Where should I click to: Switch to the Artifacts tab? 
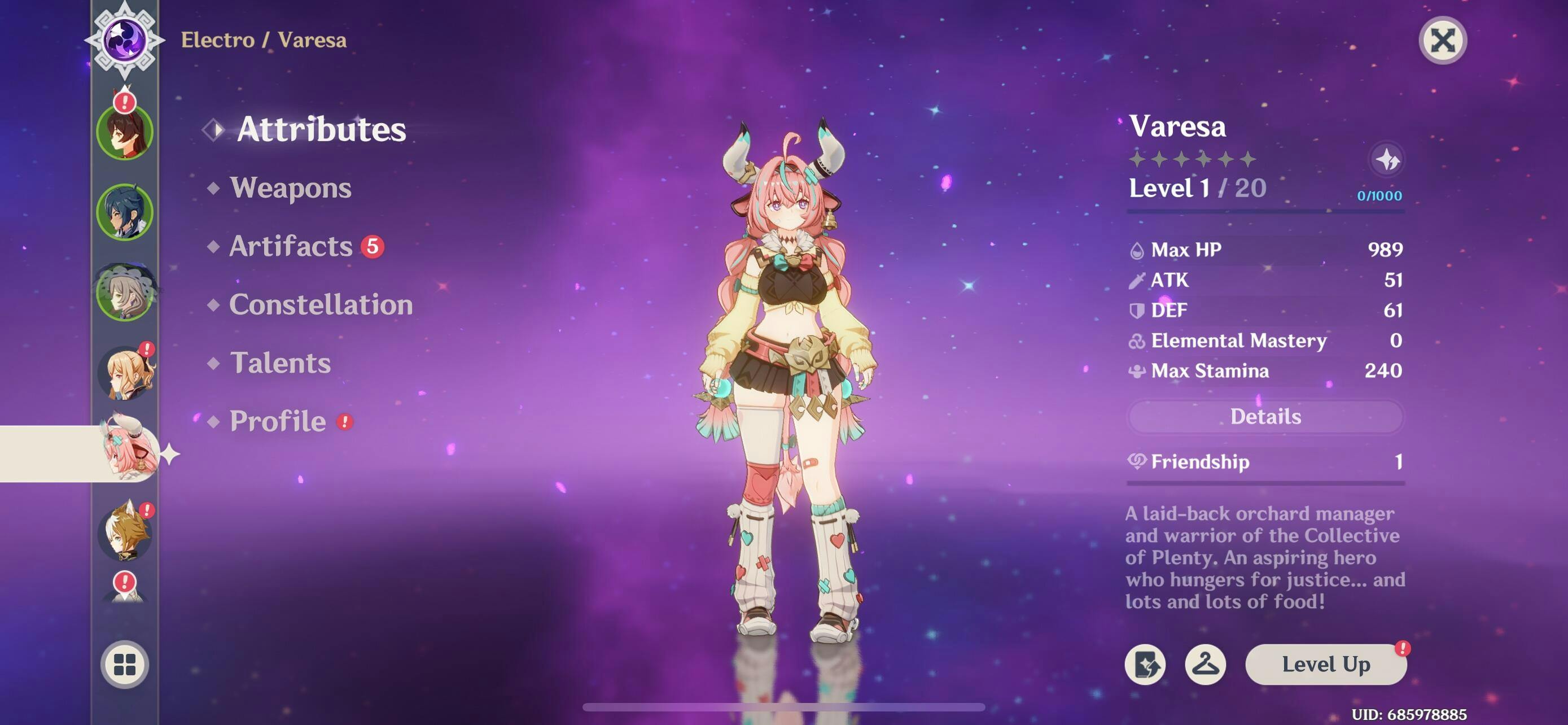tap(291, 246)
